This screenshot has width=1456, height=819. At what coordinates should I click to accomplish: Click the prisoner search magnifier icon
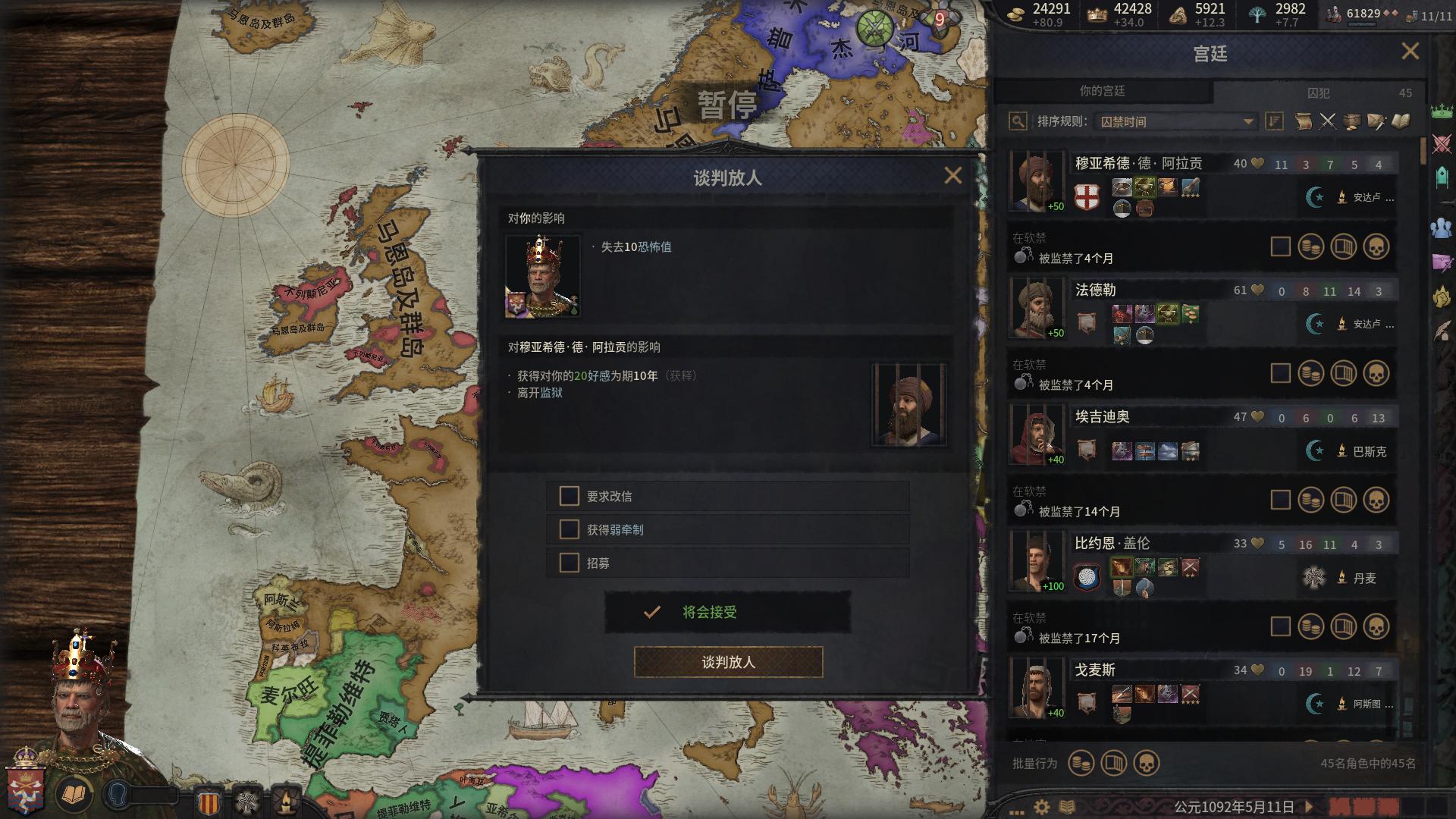(x=1018, y=121)
